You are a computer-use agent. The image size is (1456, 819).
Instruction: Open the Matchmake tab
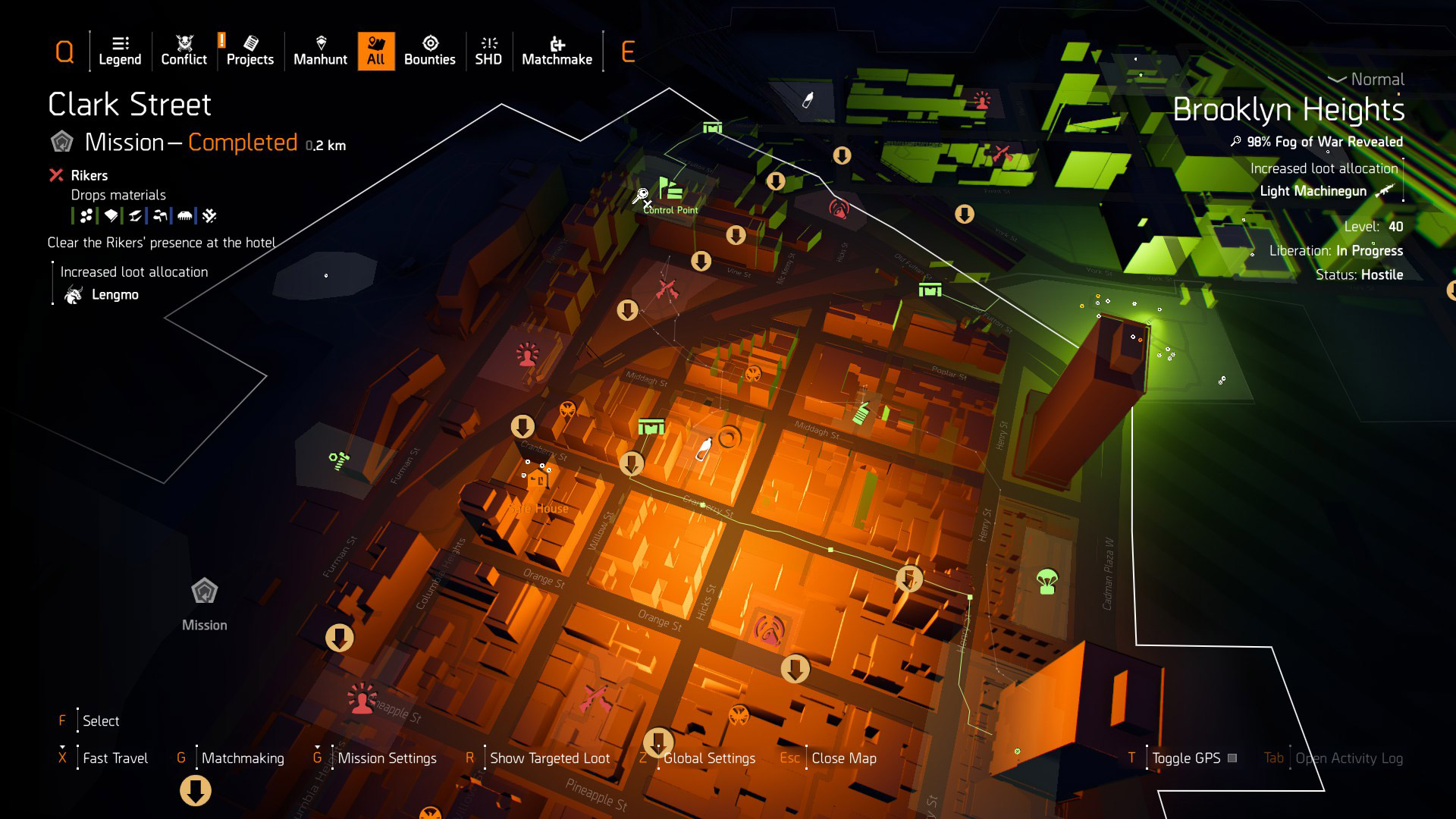[557, 51]
